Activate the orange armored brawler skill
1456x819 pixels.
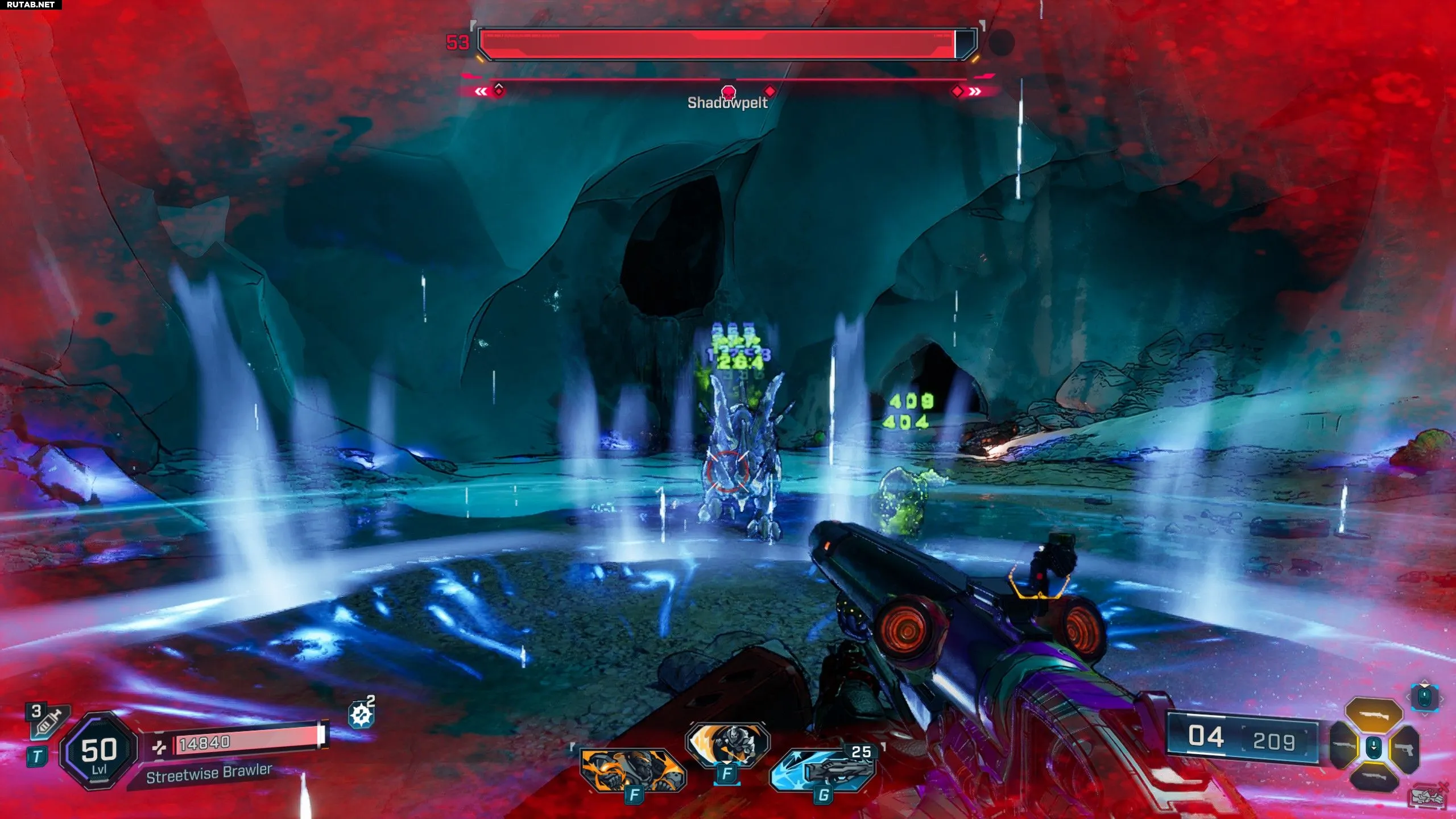(x=632, y=770)
